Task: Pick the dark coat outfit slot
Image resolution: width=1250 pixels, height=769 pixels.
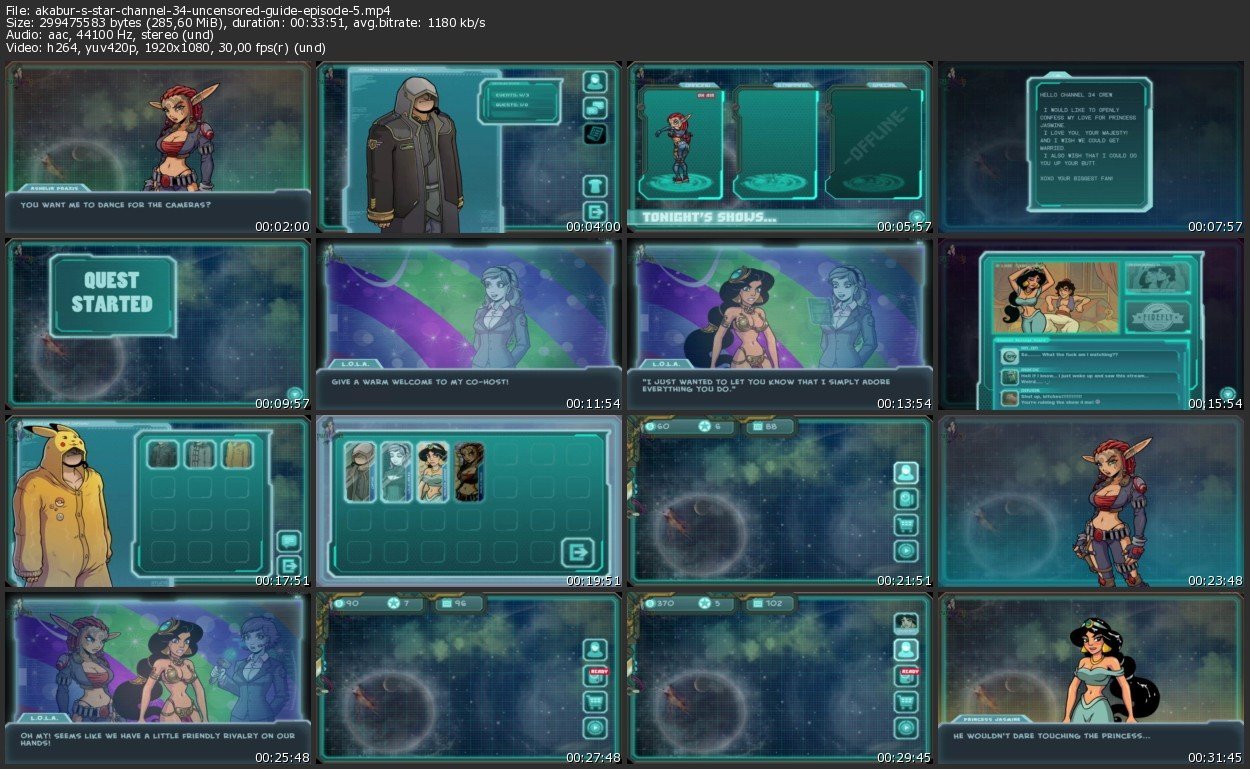Action: coord(163,455)
